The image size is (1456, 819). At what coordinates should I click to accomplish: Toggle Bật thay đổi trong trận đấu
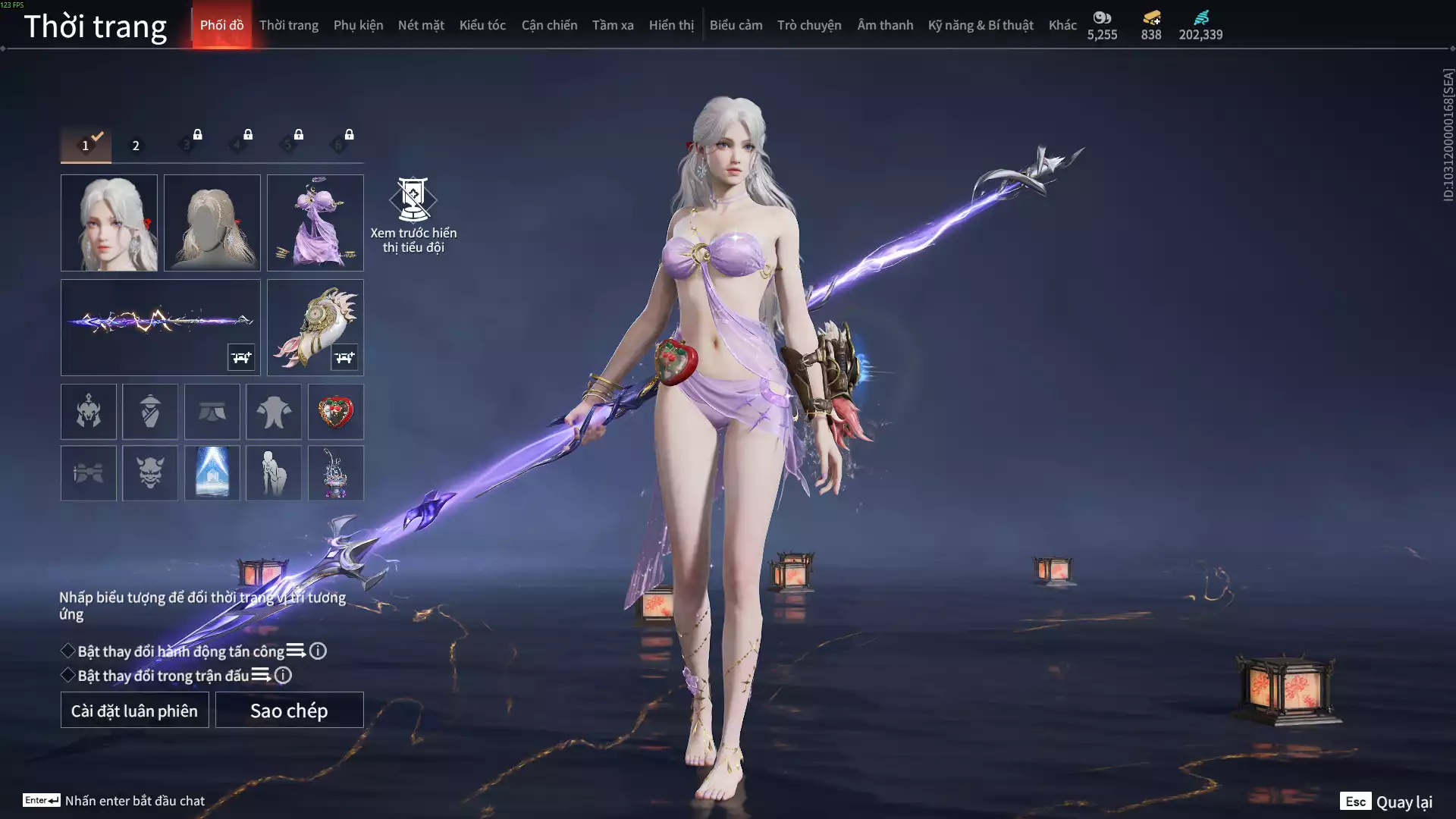click(68, 675)
